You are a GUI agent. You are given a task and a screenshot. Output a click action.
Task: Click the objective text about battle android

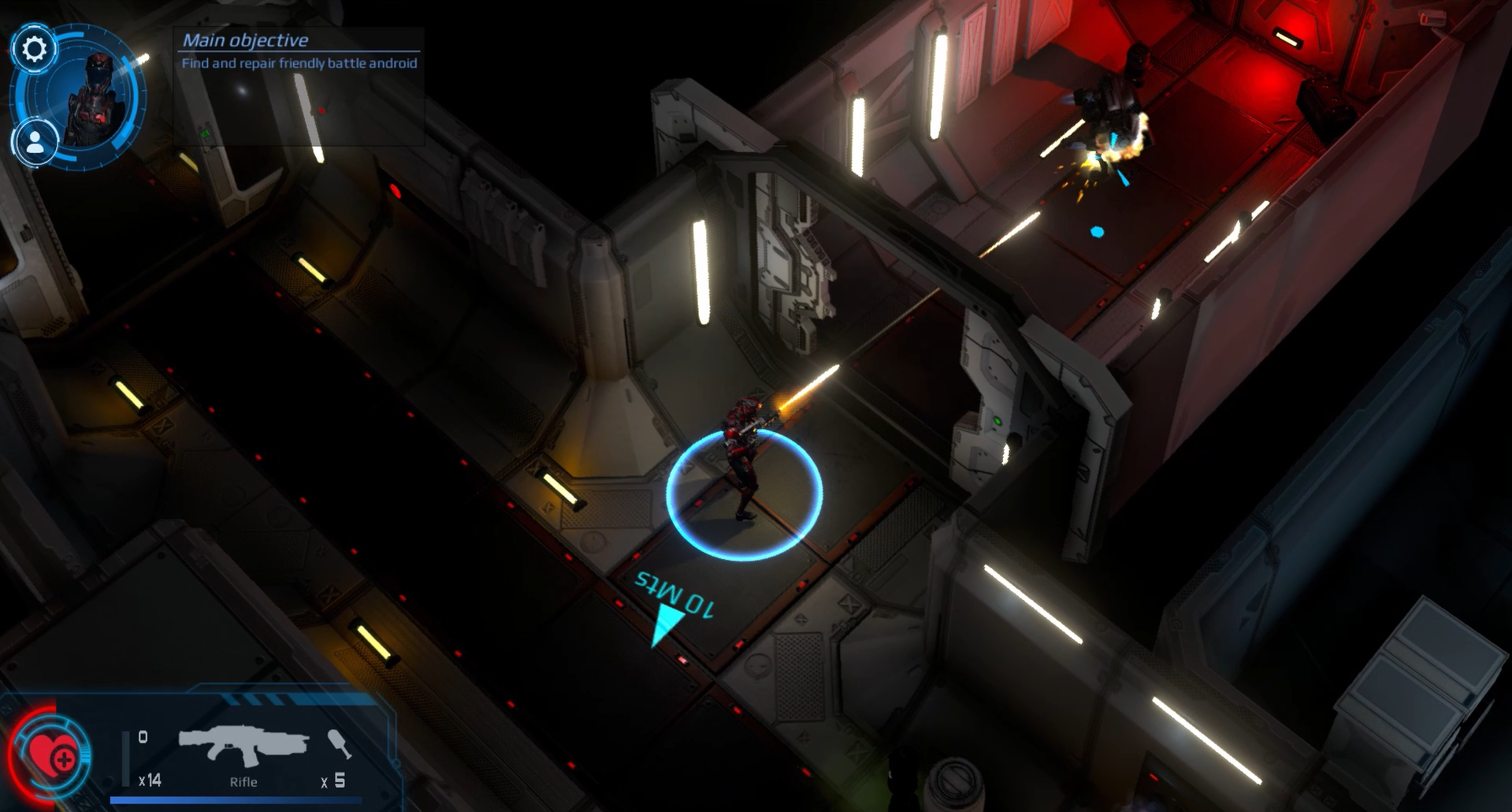(299, 64)
